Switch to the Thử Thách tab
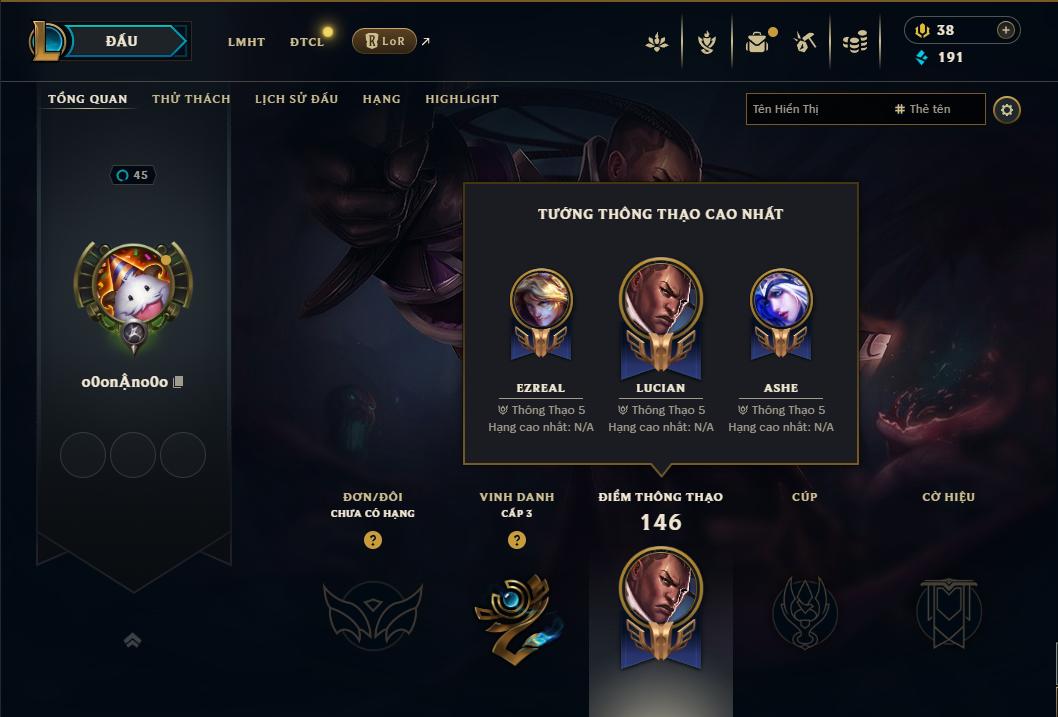This screenshot has width=1058, height=717. pos(191,99)
